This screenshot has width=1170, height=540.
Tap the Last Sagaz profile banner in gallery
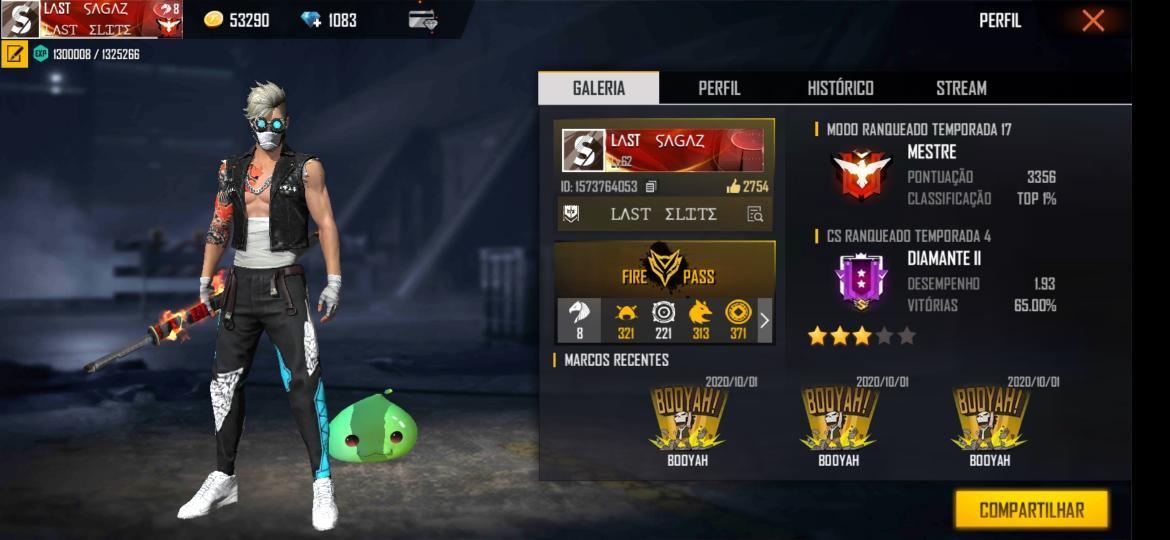click(x=664, y=150)
